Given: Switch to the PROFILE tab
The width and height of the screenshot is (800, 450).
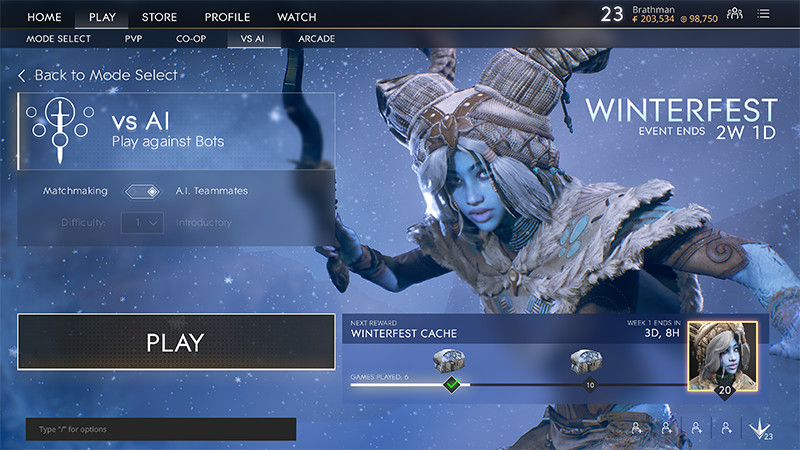Looking at the screenshot, I should 227,17.
